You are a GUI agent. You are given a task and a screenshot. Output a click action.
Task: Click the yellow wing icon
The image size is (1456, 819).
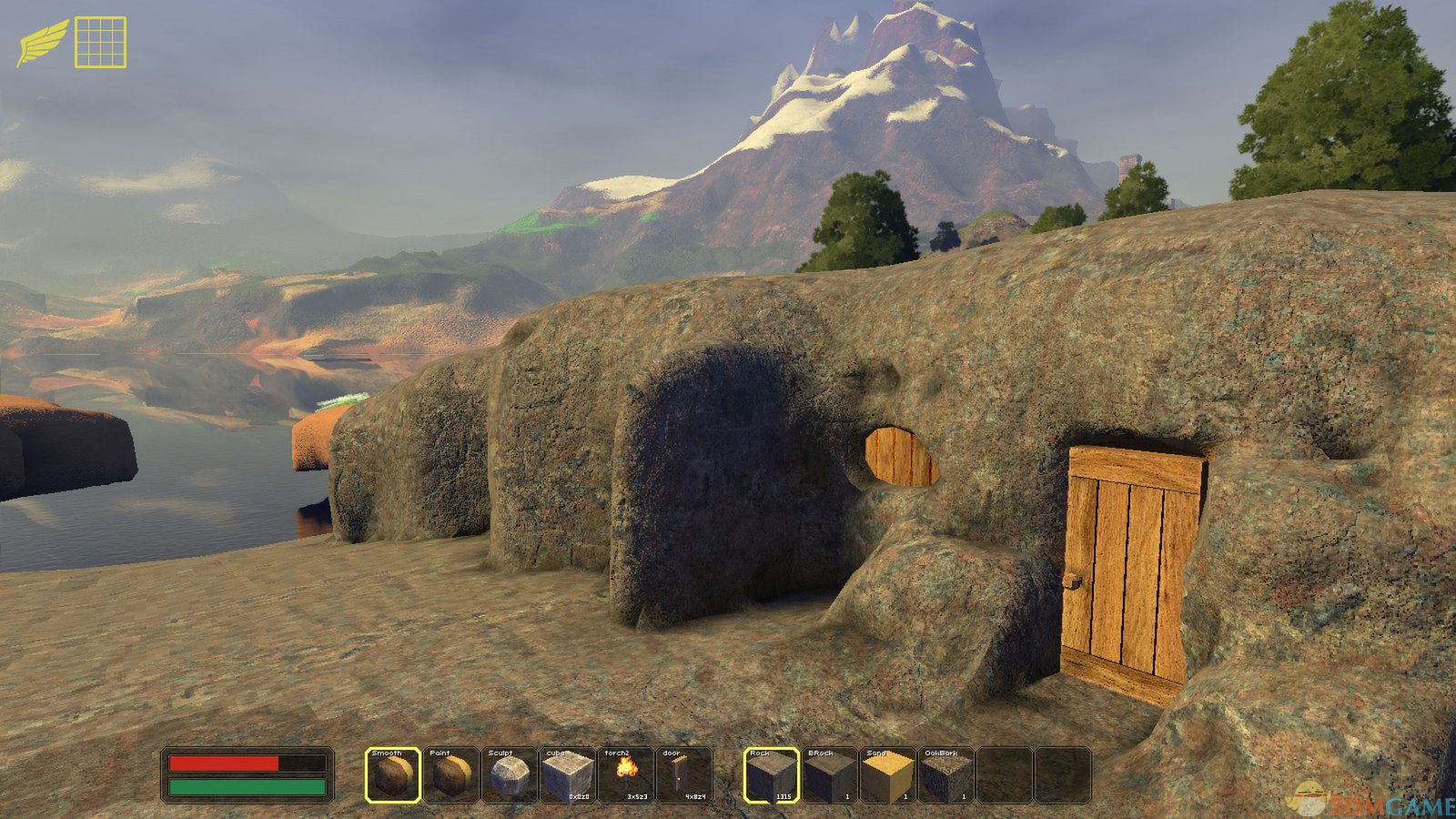pos(42,43)
